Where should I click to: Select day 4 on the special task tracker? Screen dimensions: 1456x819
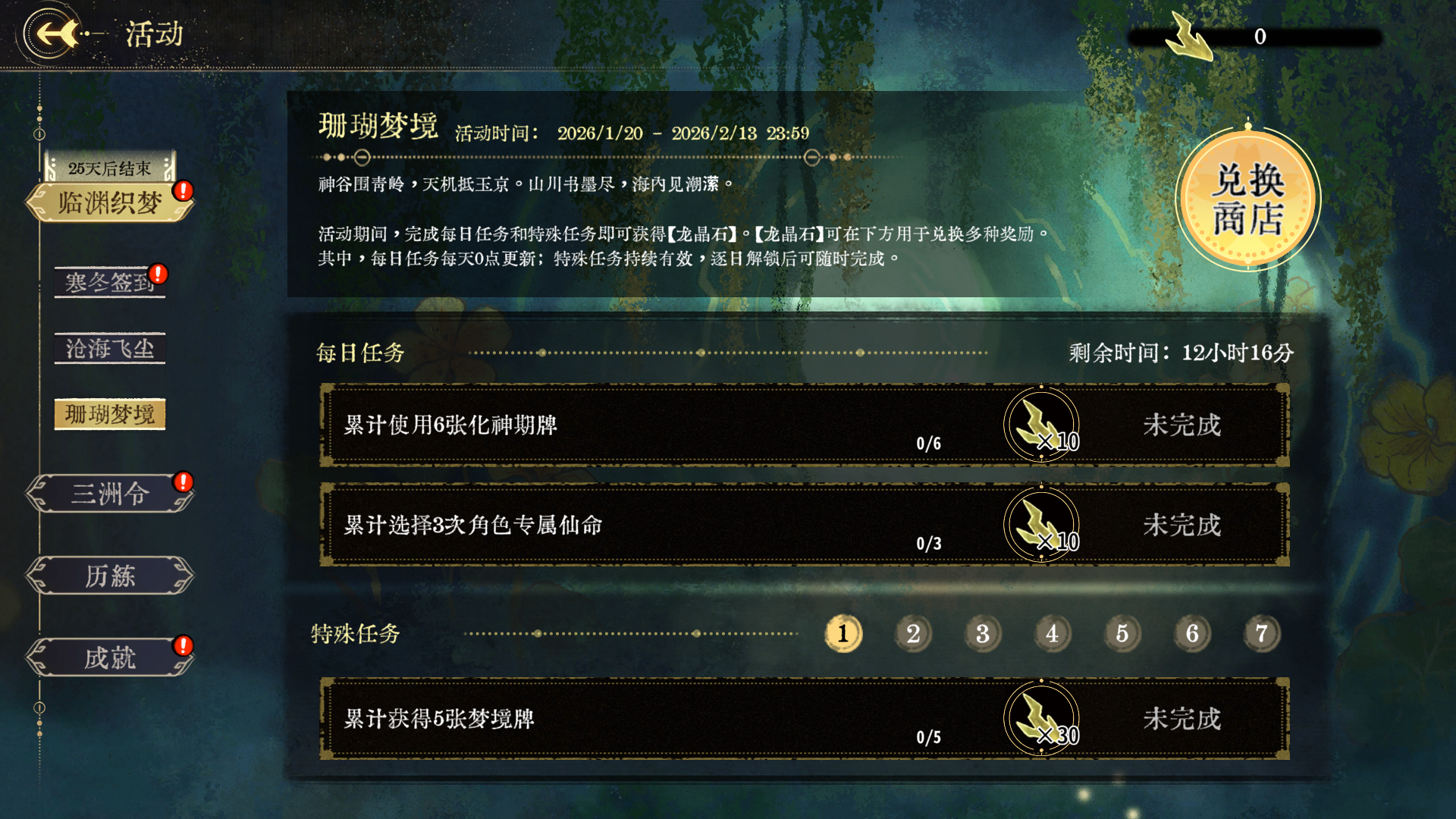coord(1053,634)
